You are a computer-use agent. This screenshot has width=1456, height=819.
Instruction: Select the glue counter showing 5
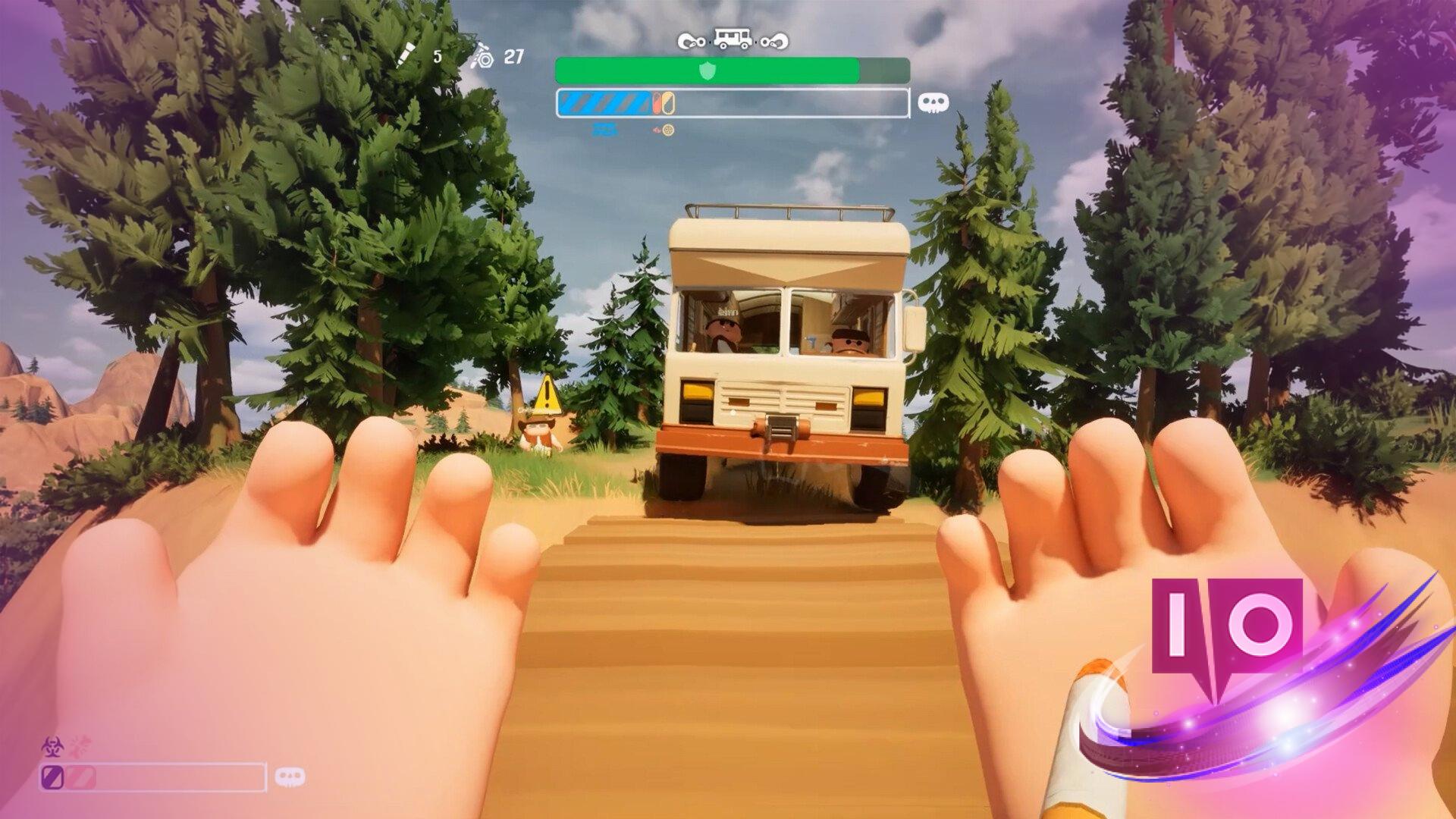(438, 55)
